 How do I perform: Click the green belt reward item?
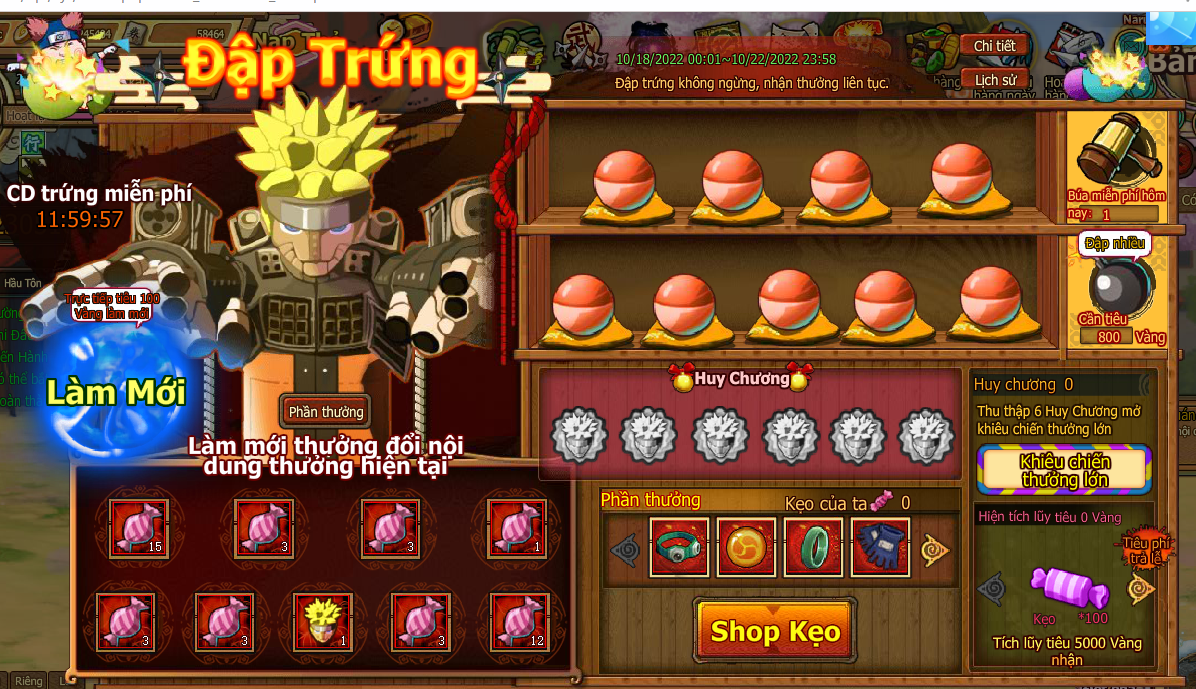point(679,547)
